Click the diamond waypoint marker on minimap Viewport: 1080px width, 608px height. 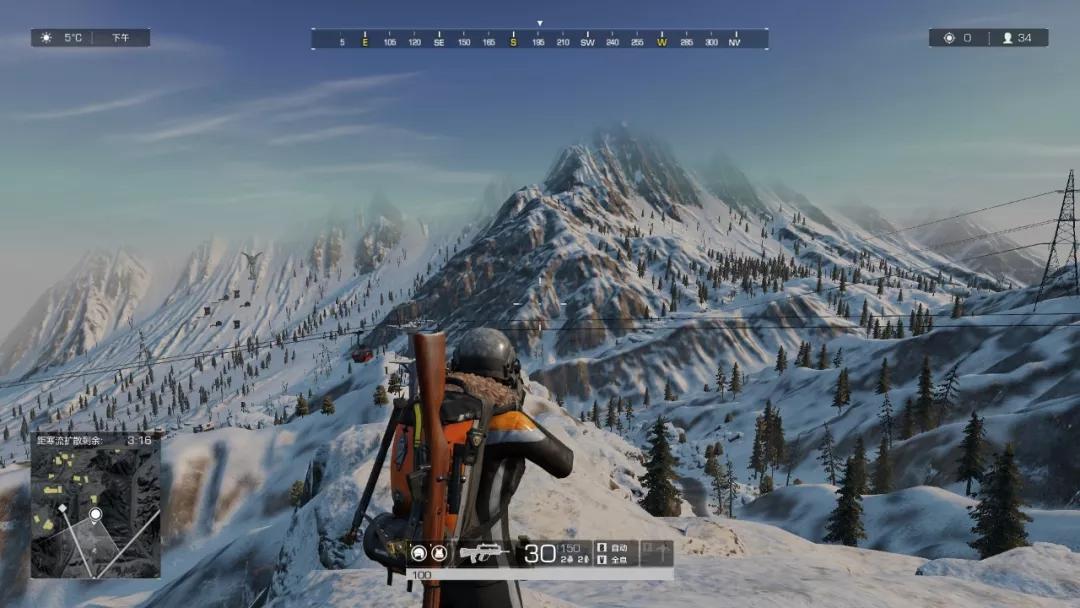[62, 508]
